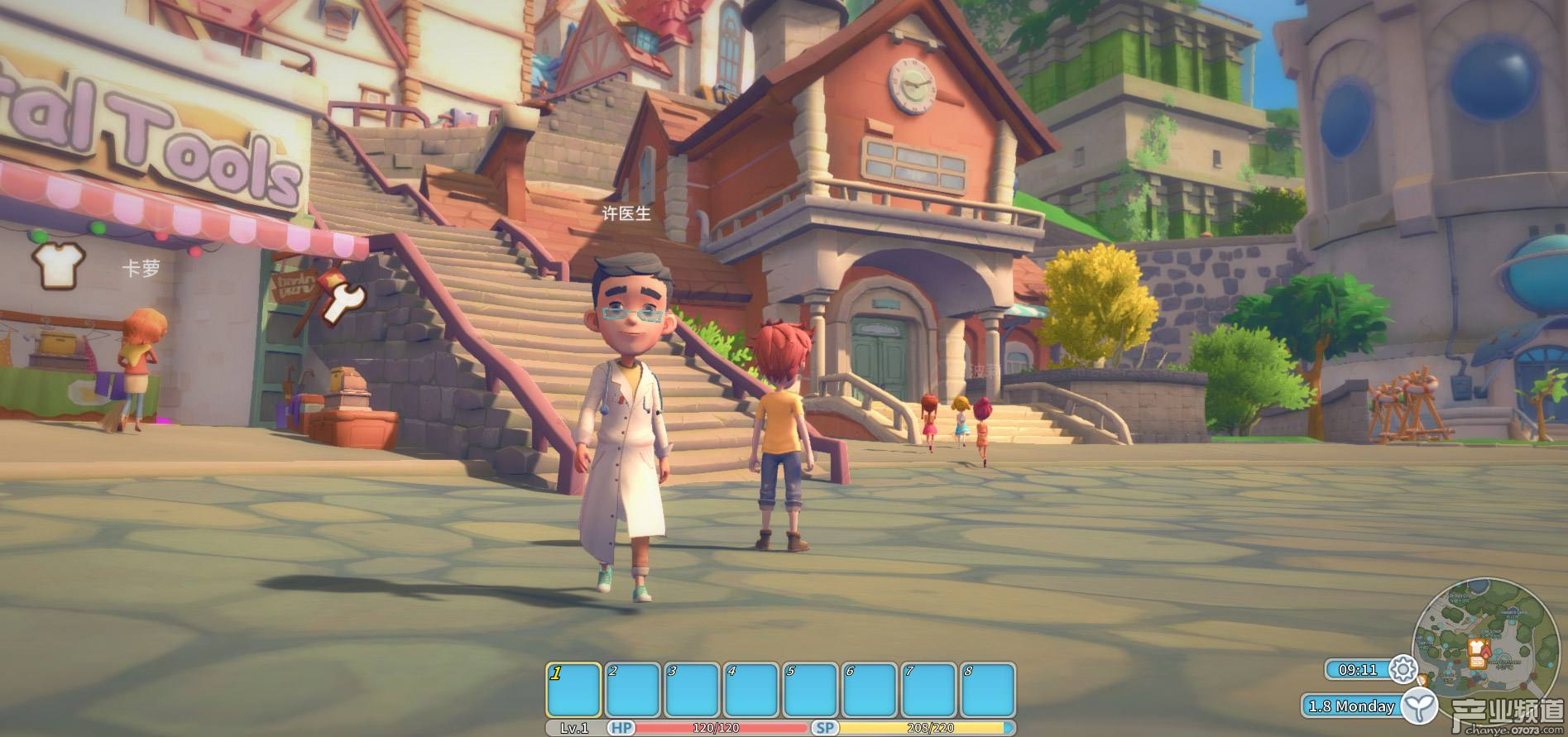This screenshot has height=737, width=1568.
Task: Select hotbar slot number 1
Action: tap(573, 690)
